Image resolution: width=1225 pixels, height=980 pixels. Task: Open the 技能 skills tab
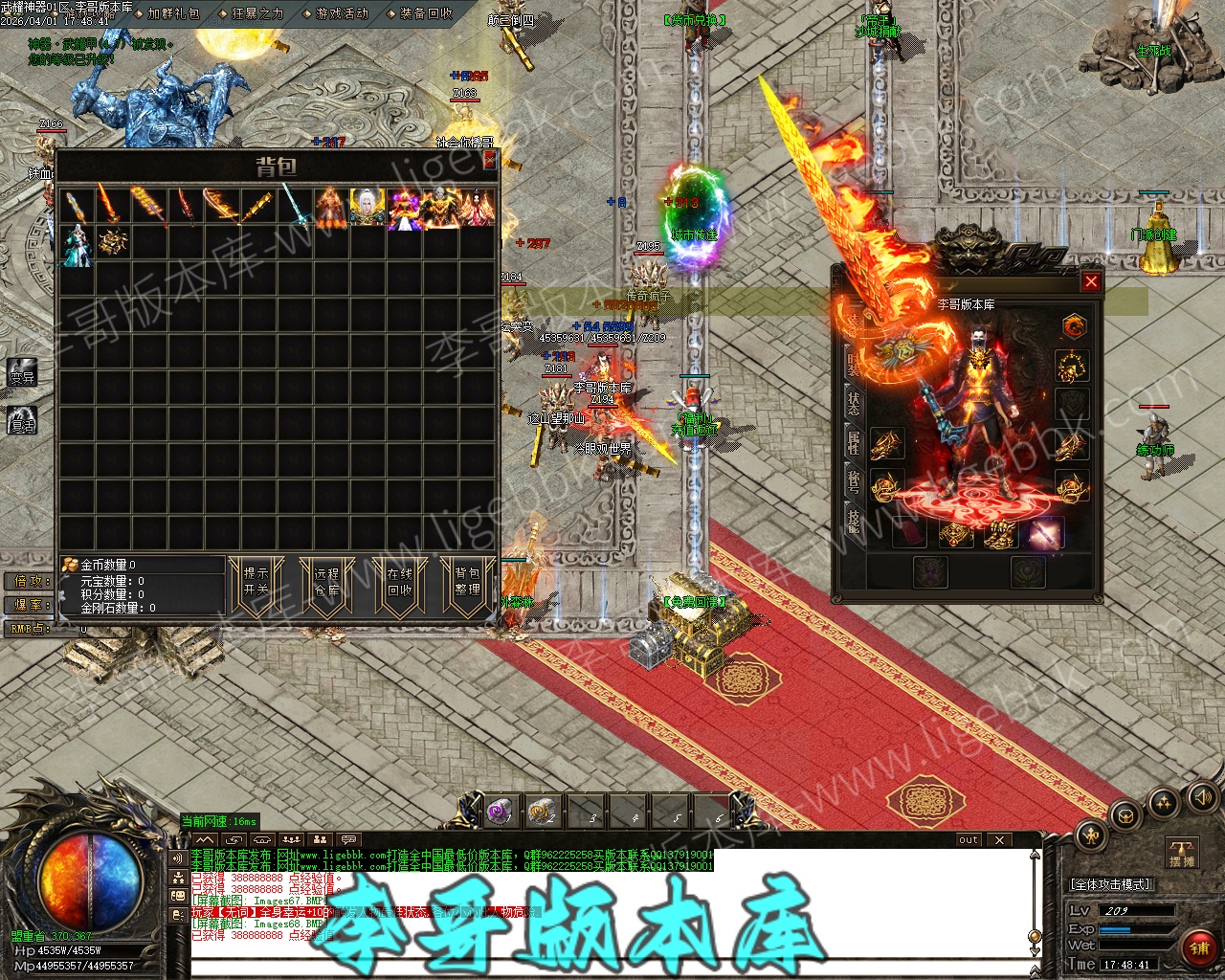[853, 521]
